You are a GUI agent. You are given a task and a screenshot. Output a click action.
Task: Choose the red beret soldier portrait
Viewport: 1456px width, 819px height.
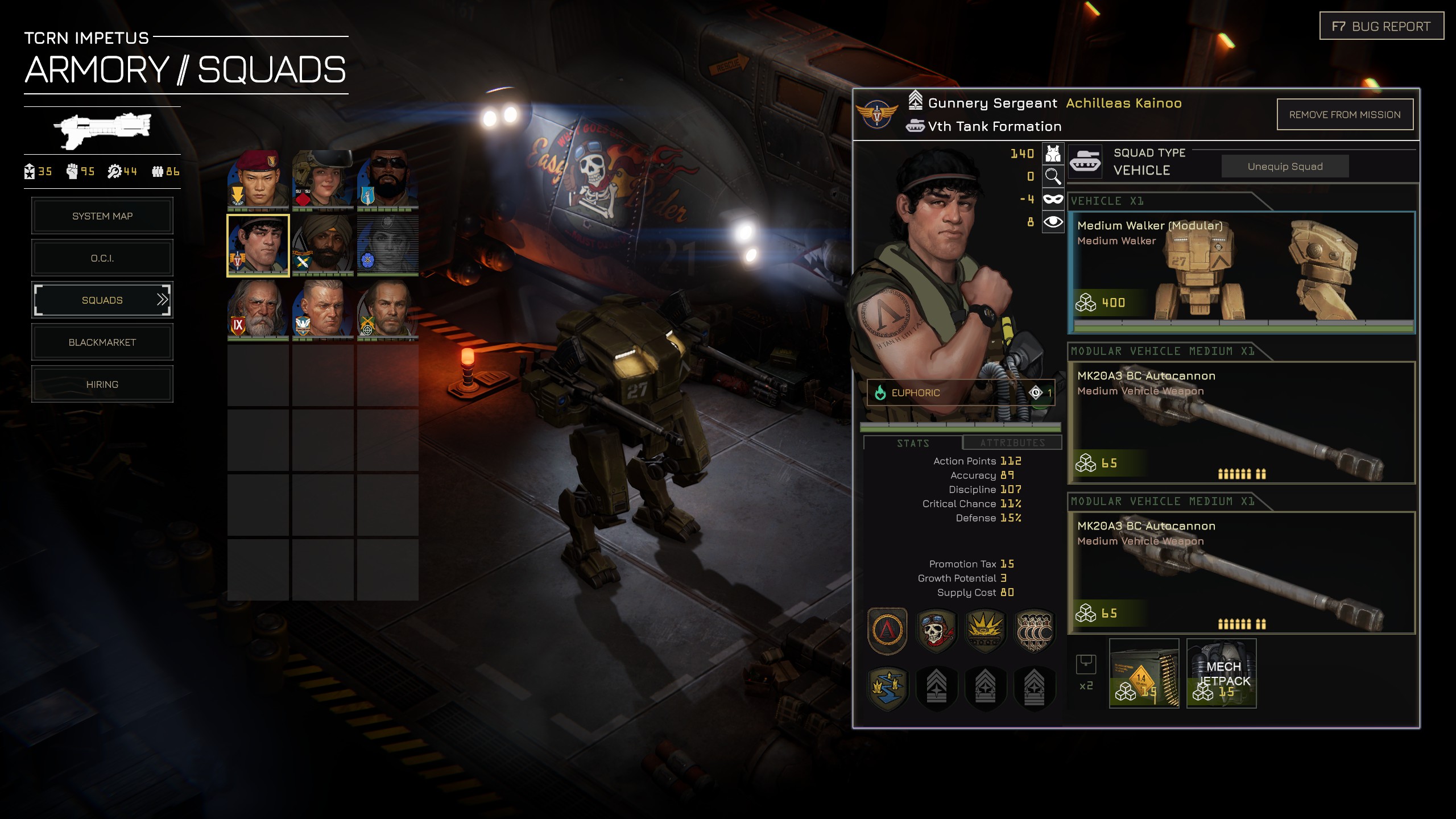(x=258, y=180)
